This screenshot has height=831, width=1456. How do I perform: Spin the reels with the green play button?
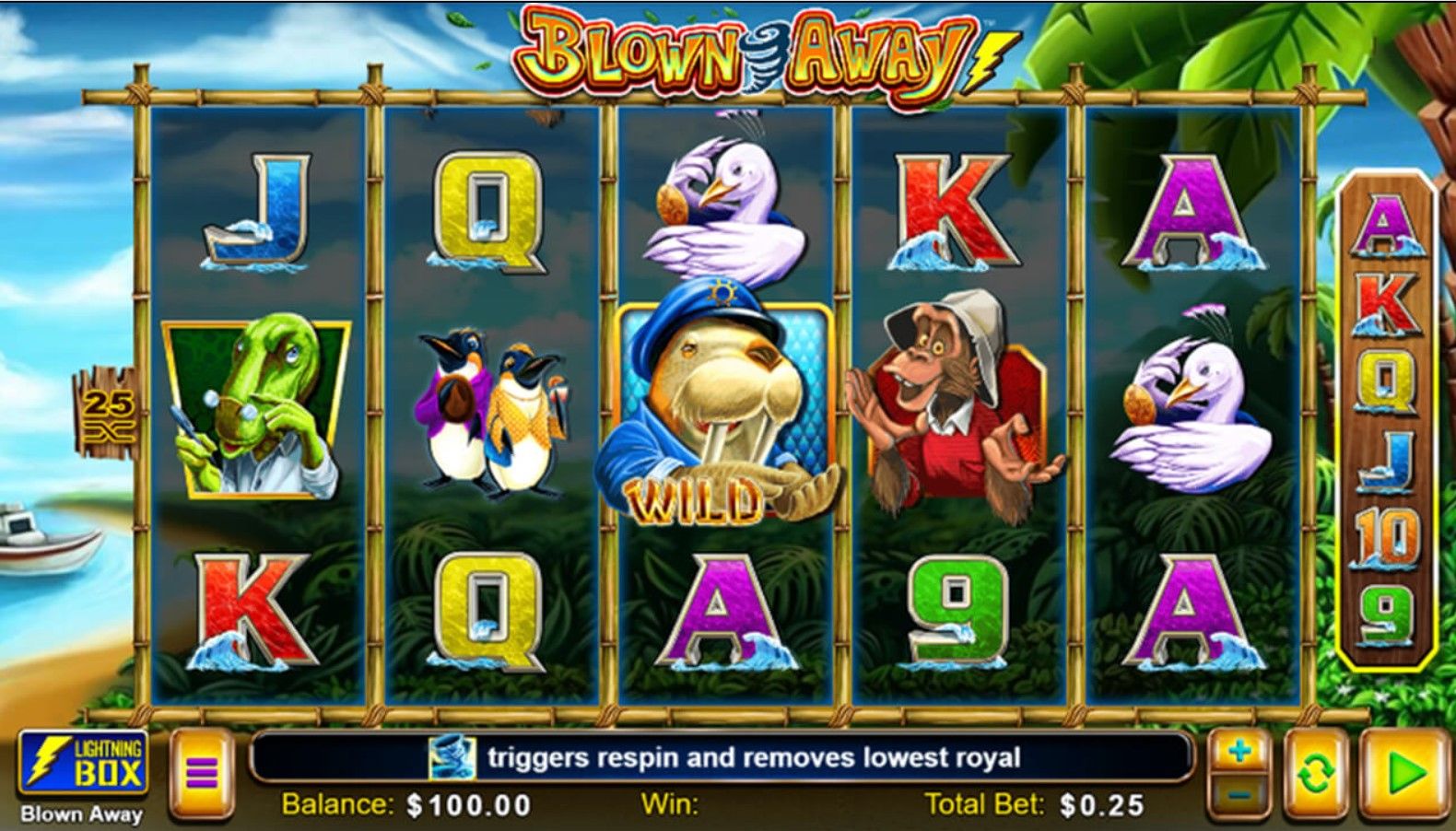click(x=1403, y=773)
